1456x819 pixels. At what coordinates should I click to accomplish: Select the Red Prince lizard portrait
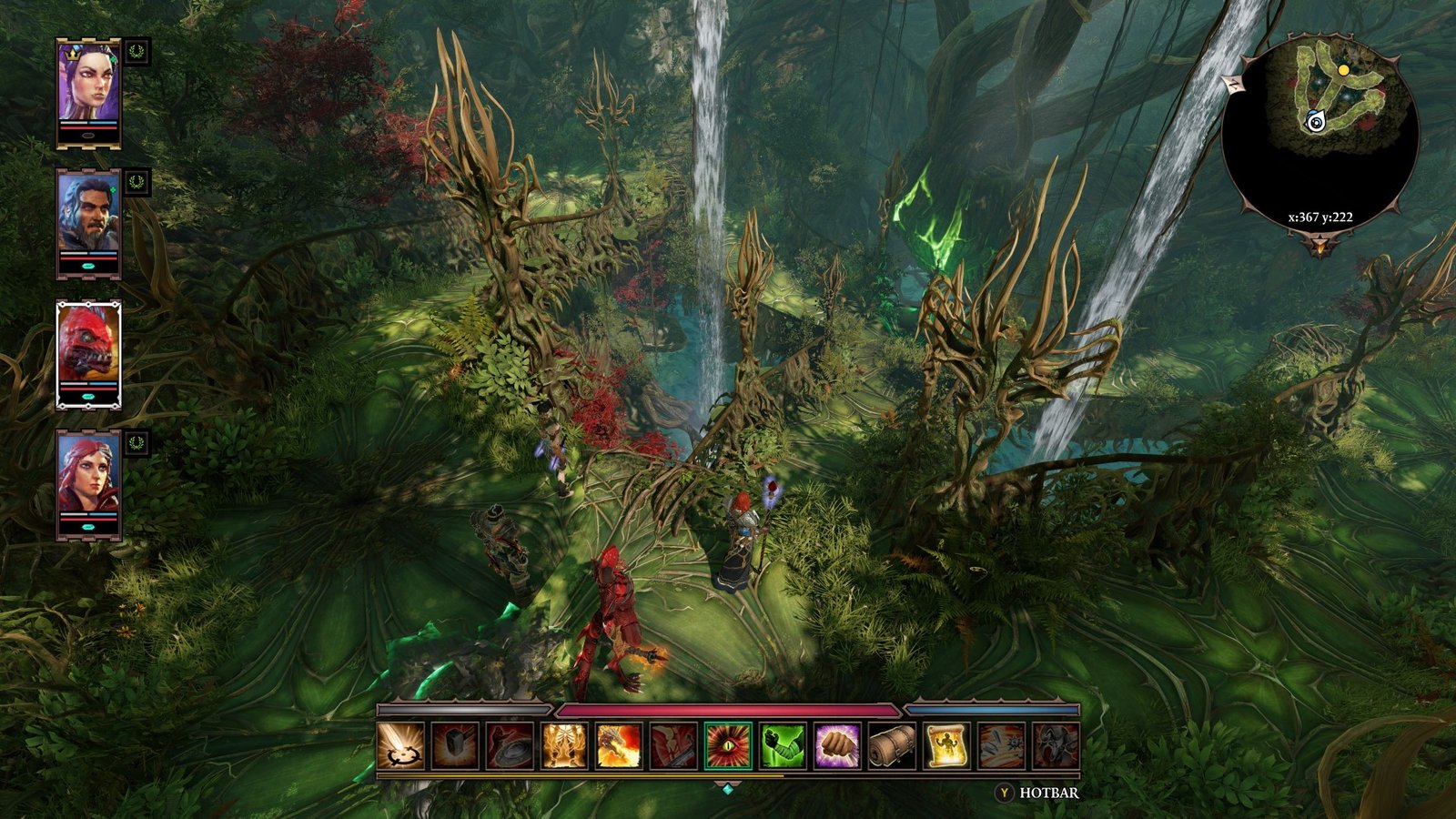pos(88,344)
